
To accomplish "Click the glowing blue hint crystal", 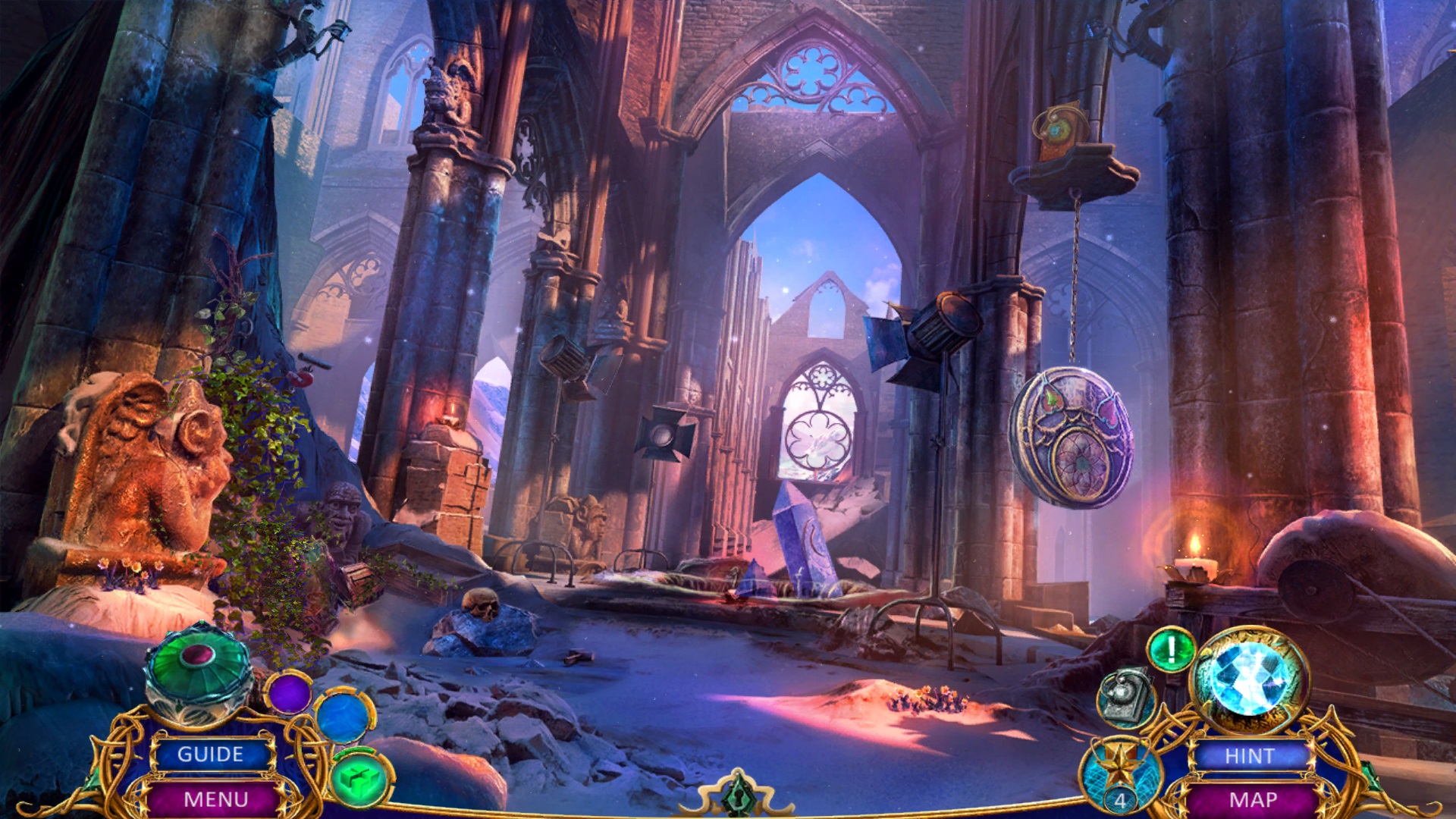I will point(1249,678).
